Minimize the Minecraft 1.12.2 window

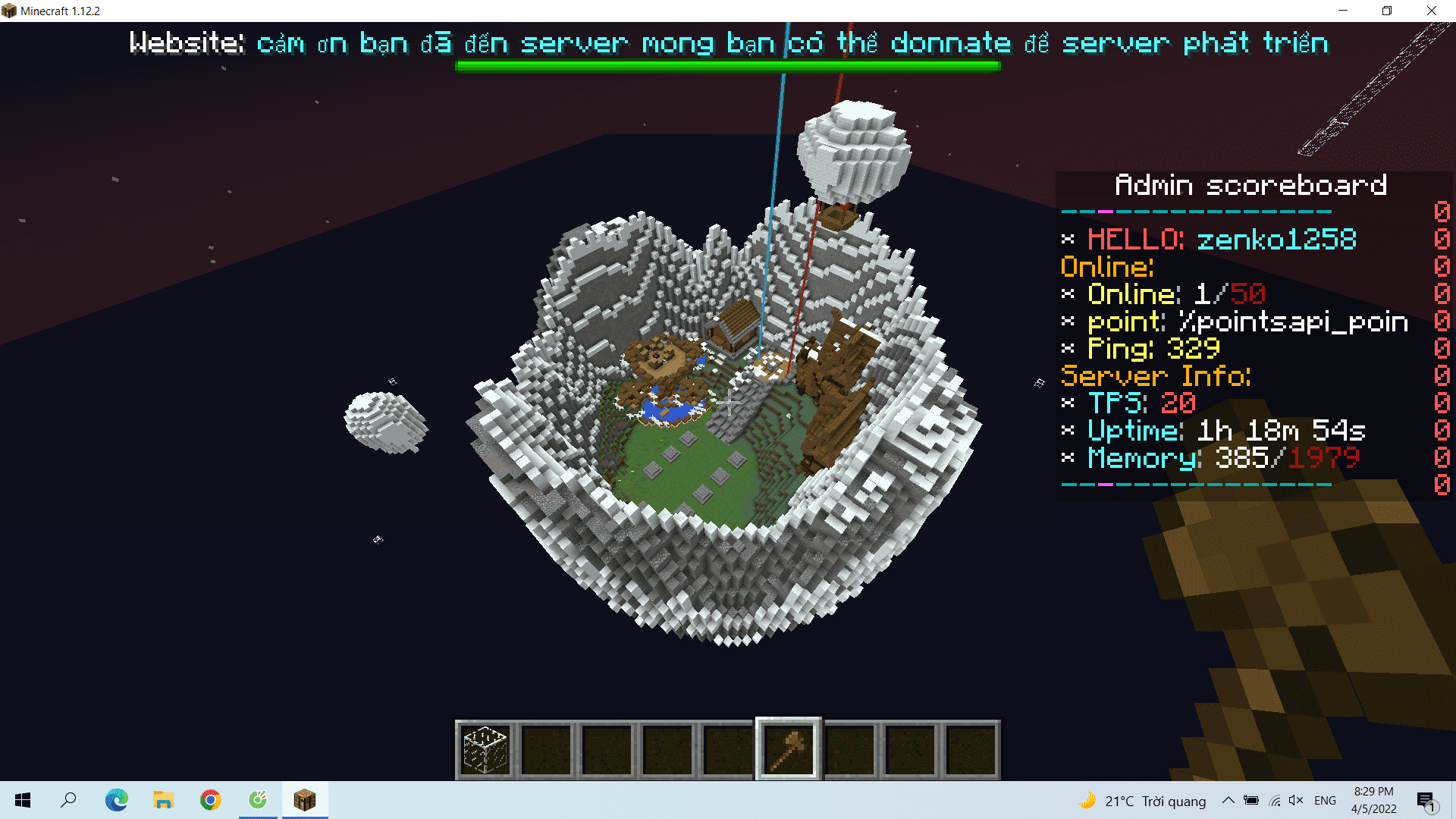pos(1343,11)
